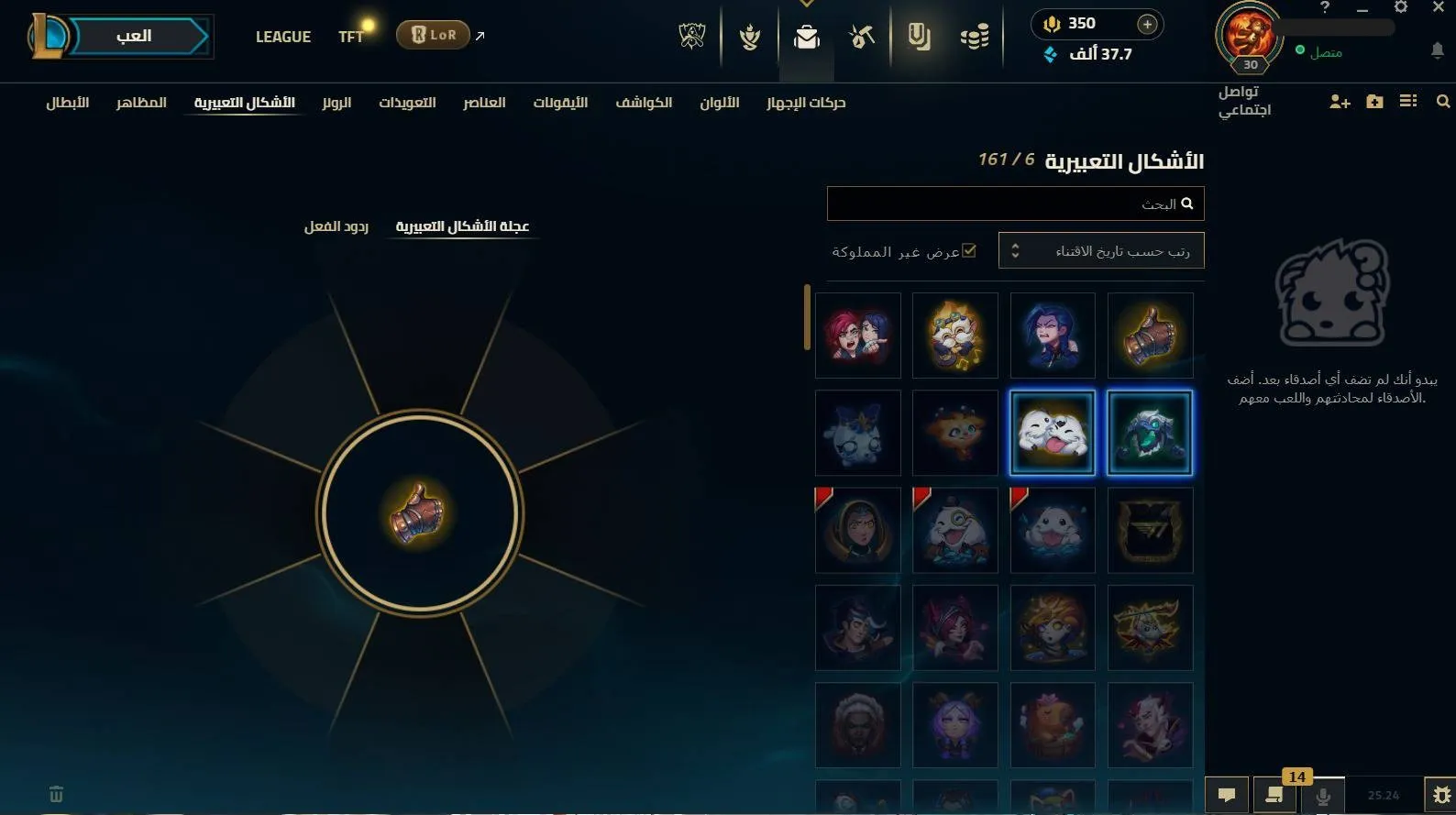Open the bug report icon bottom right
Image resolution: width=1456 pixels, height=815 pixels.
click(1440, 795)
